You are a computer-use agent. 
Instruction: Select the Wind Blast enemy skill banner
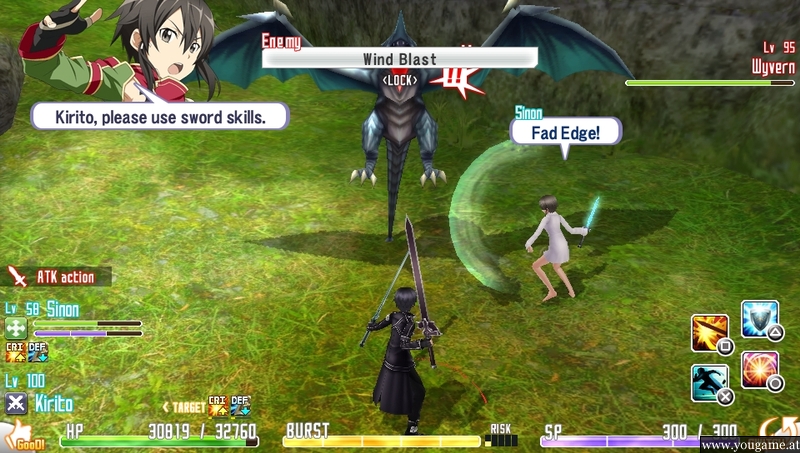click(399, 59)
